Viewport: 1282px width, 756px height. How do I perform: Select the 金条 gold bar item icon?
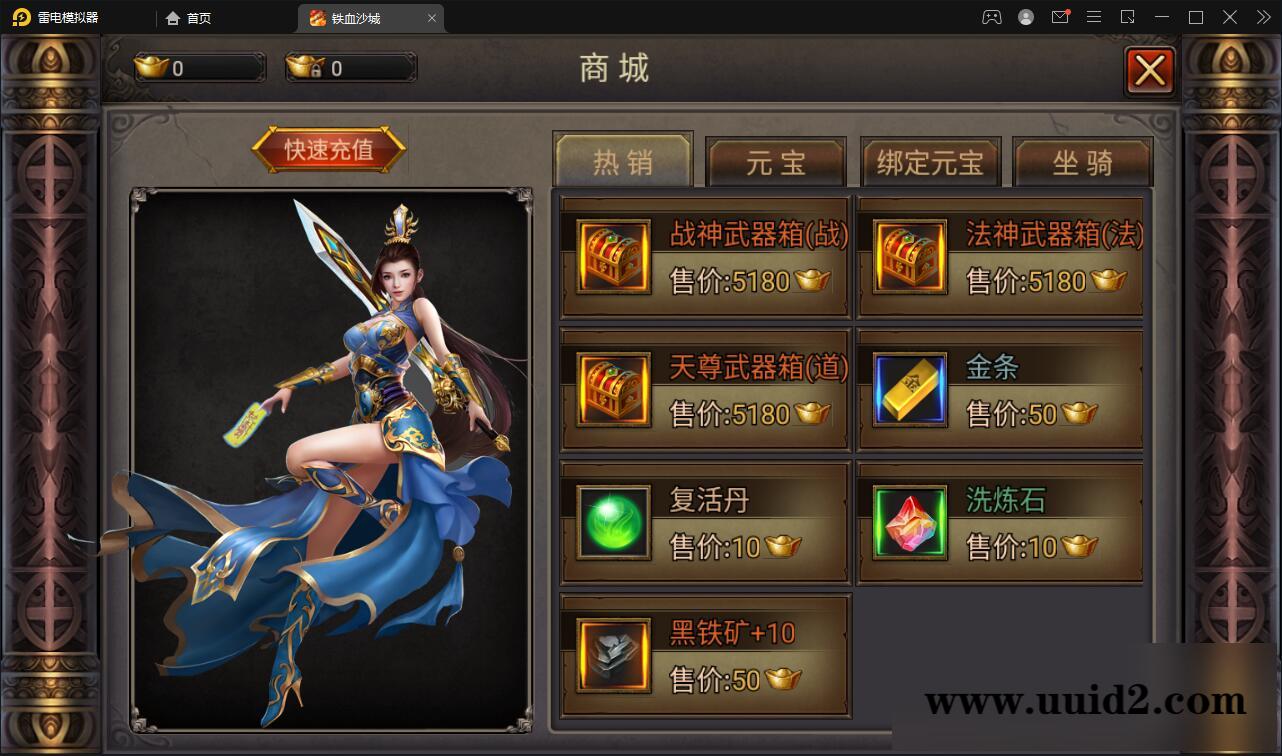pos(908,390)
